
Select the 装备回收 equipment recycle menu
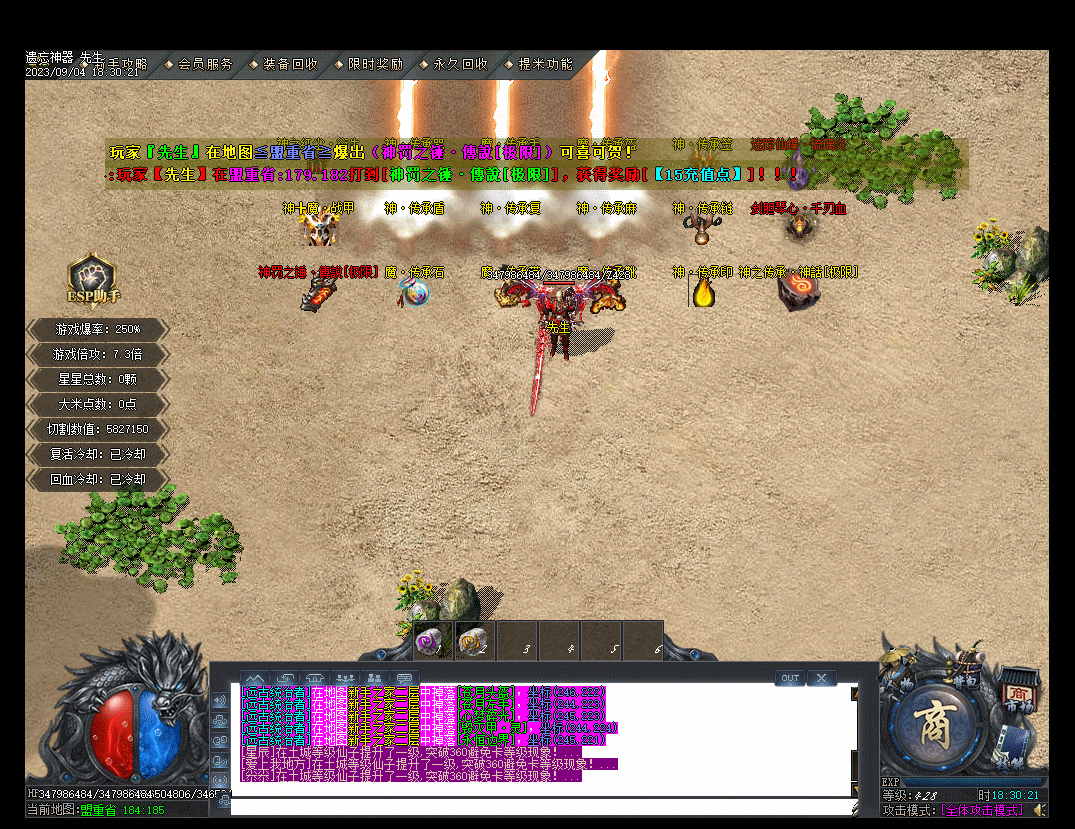pyautogui.click(x=289, y=64)
